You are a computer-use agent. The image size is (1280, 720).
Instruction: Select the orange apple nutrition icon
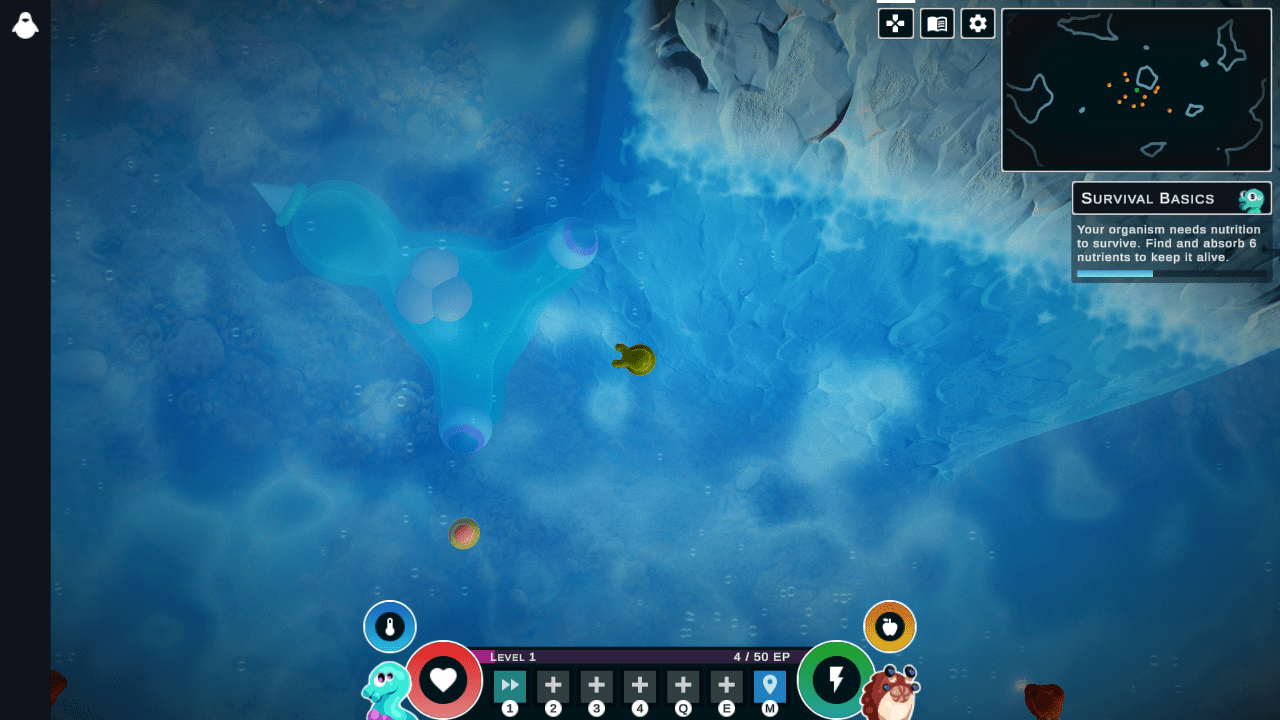click(889, 627)
